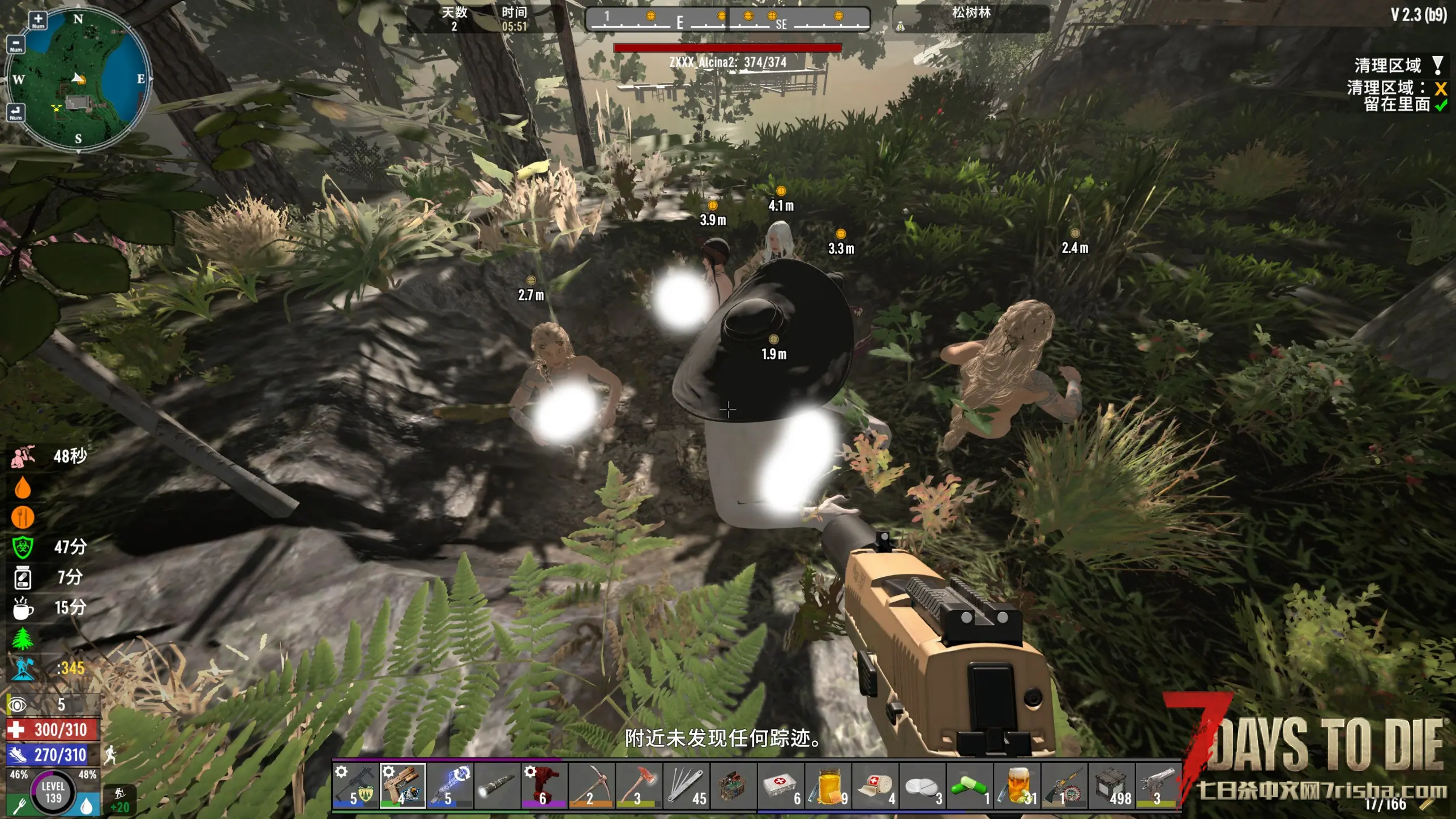
Task: Click the circular minimap
Action: 78,79
